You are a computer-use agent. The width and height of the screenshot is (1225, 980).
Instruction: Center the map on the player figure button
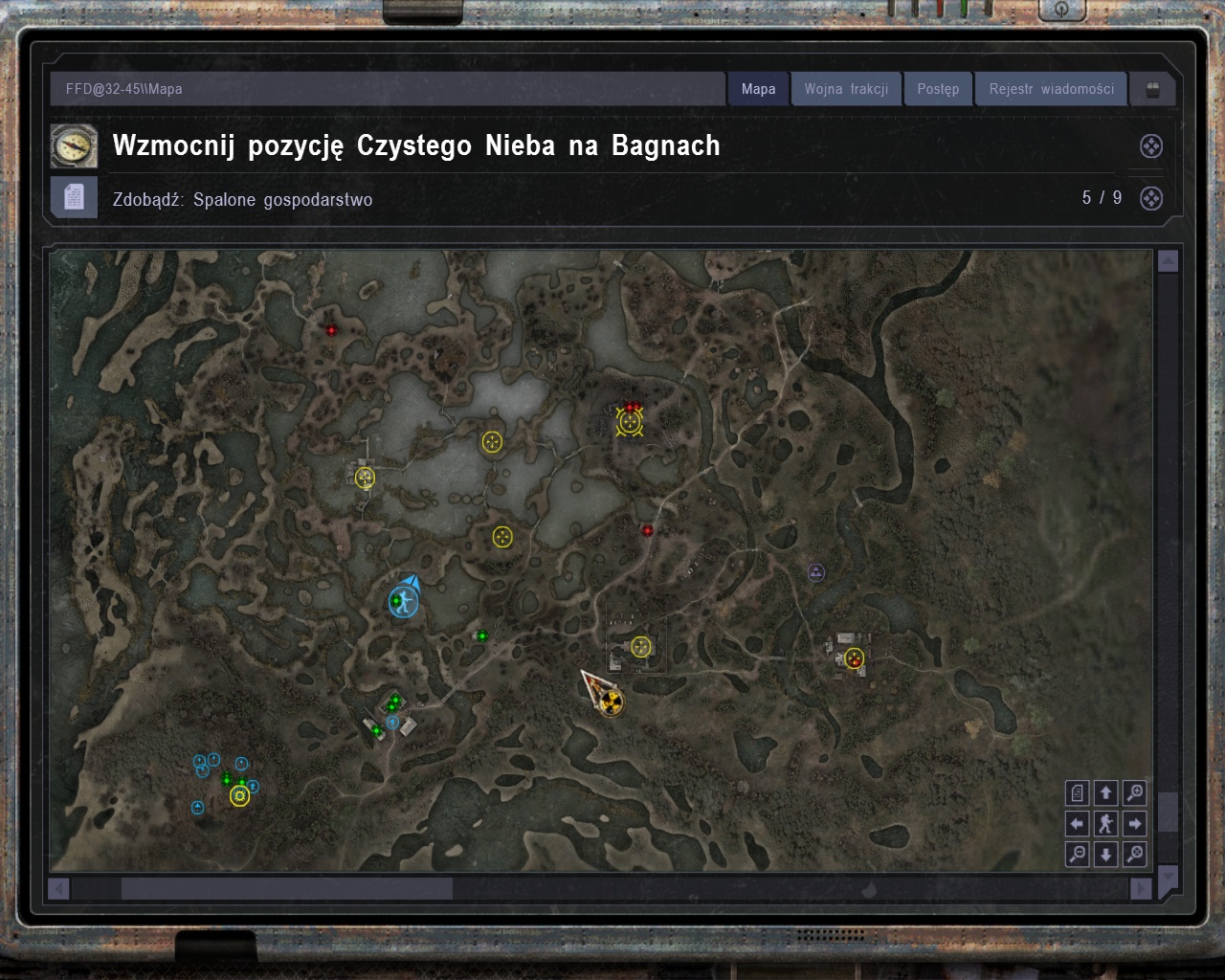tap(1106, 823)
